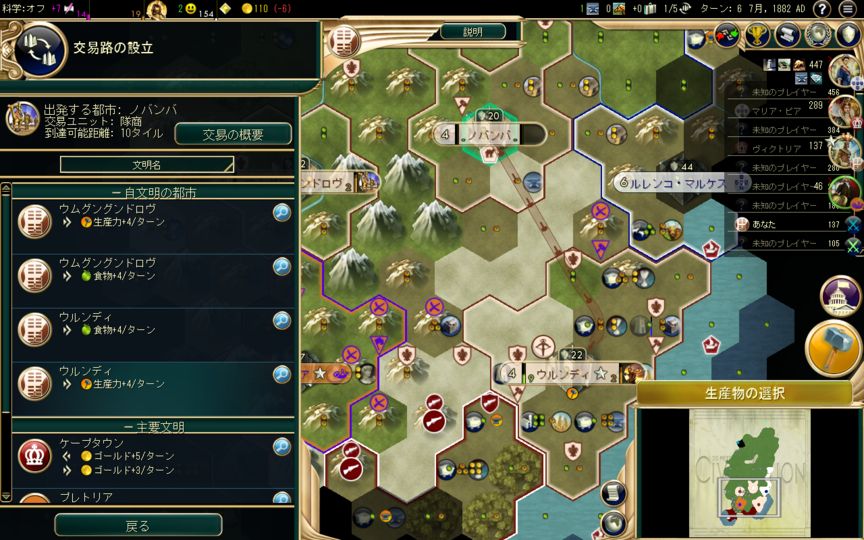Select the ノバンバ city banner
Viewport: 864px width, 540px height.
(x=490, y=134)
